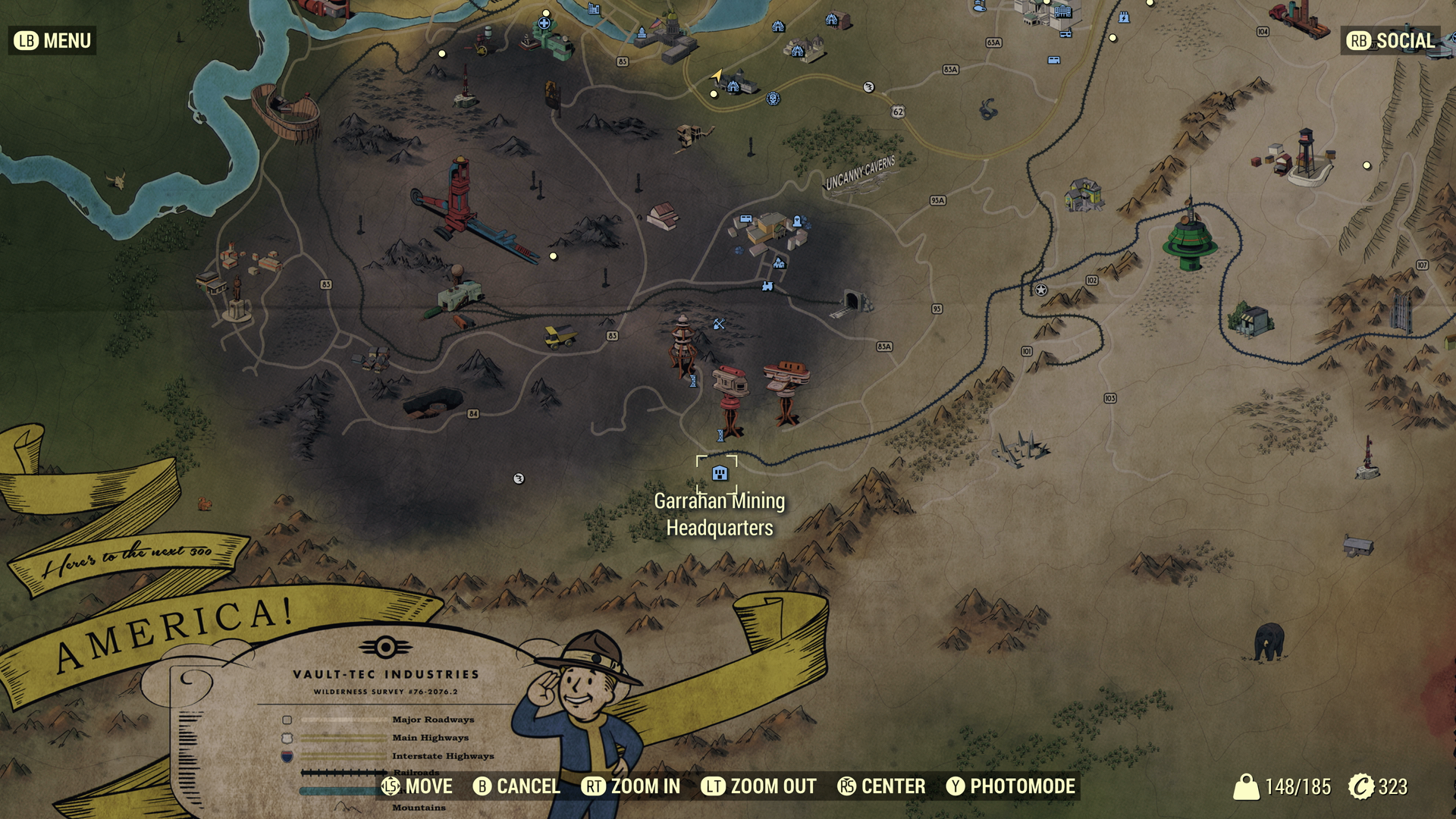Zoom in on the map
The image size is (1456, 819).
coord(631,786)
